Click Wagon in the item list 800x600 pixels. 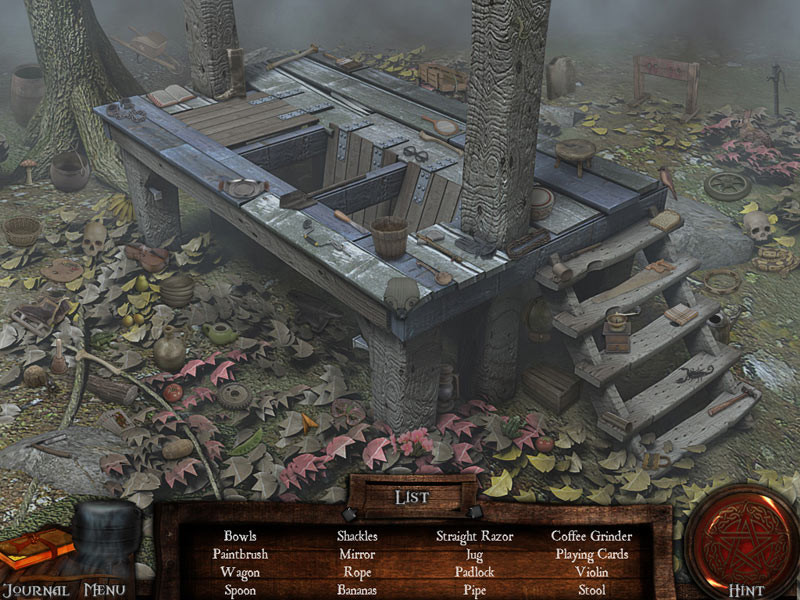(240, 572)
